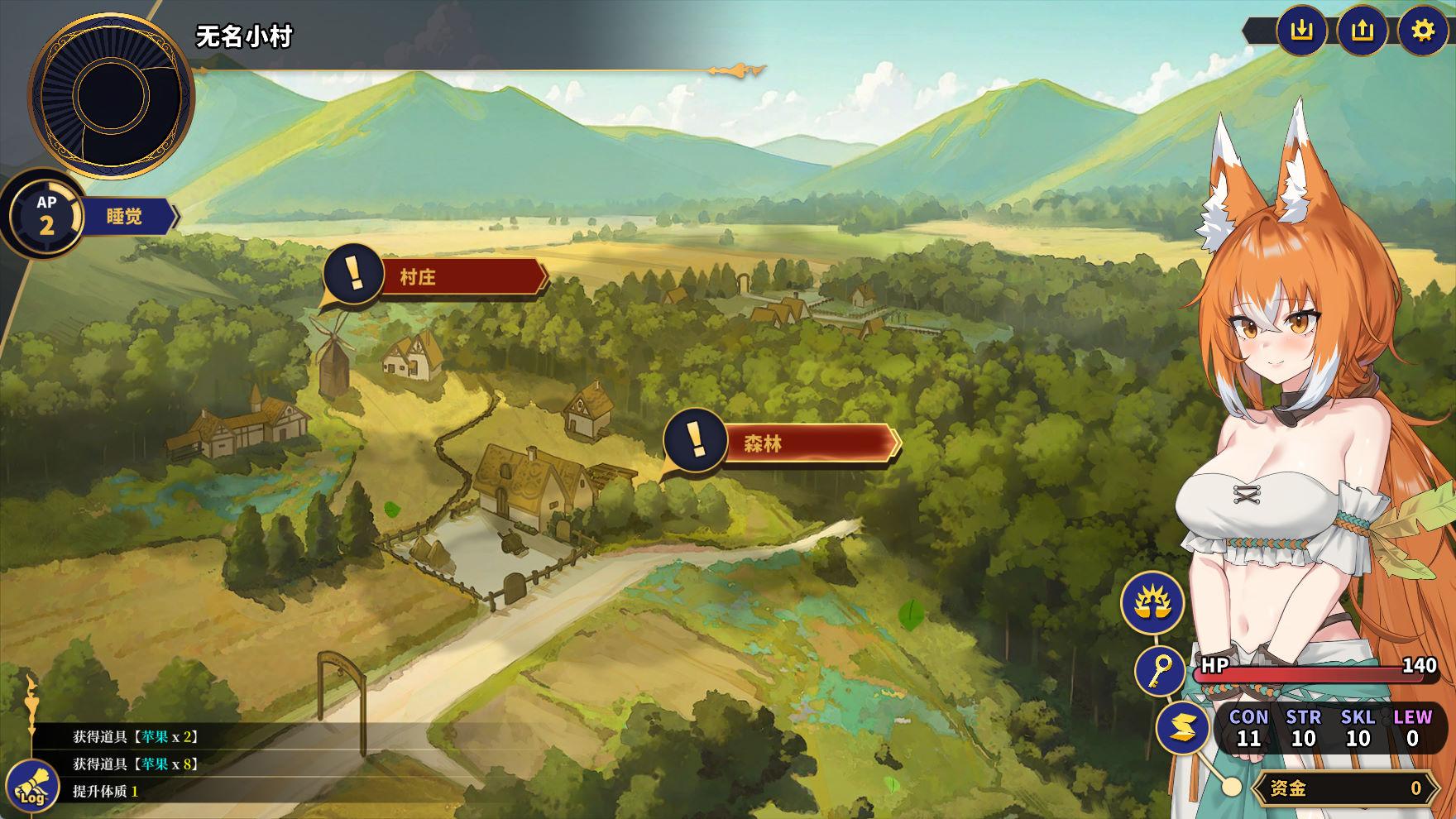Open the sun and scales icon
Viewport: 1456px width, 819px height.
1152,602
